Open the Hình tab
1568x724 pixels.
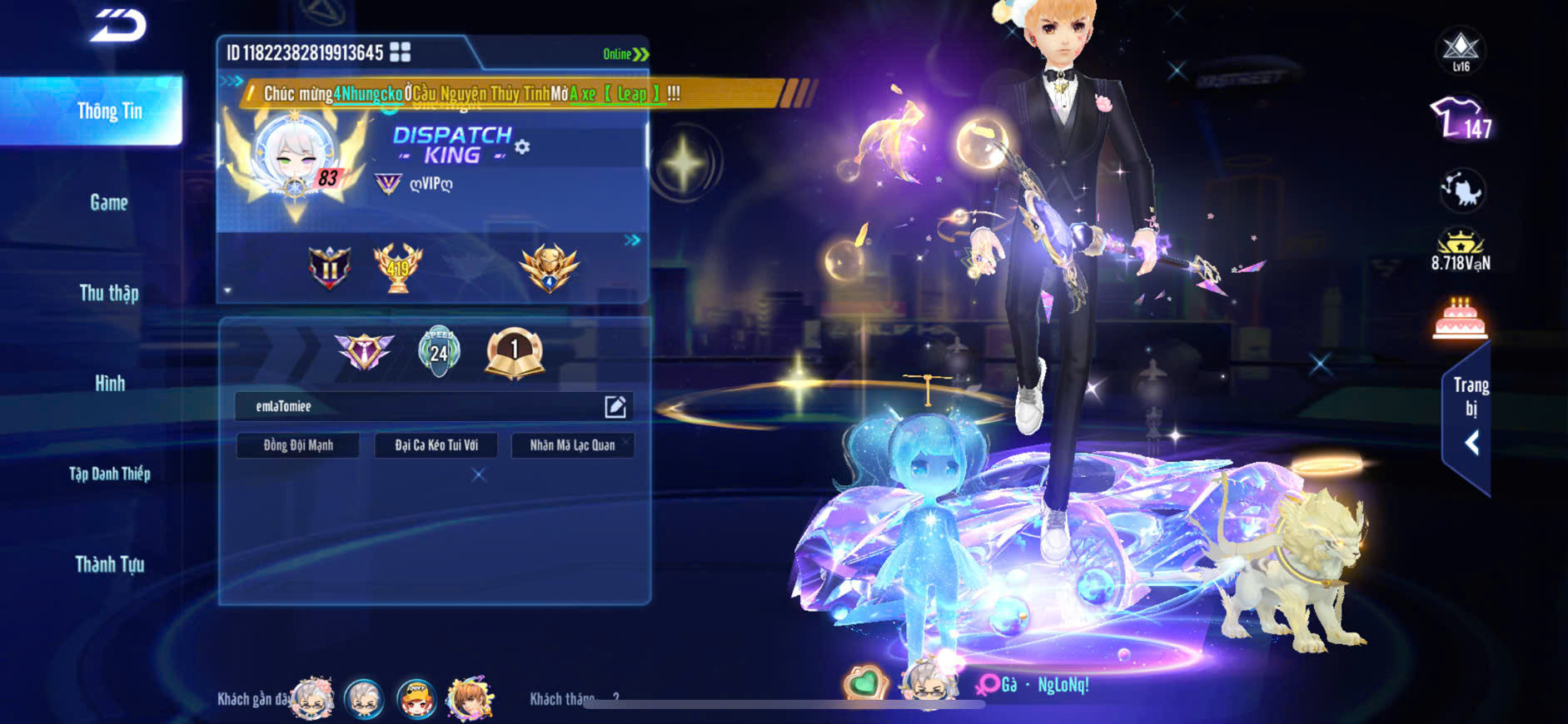point(109,384)
